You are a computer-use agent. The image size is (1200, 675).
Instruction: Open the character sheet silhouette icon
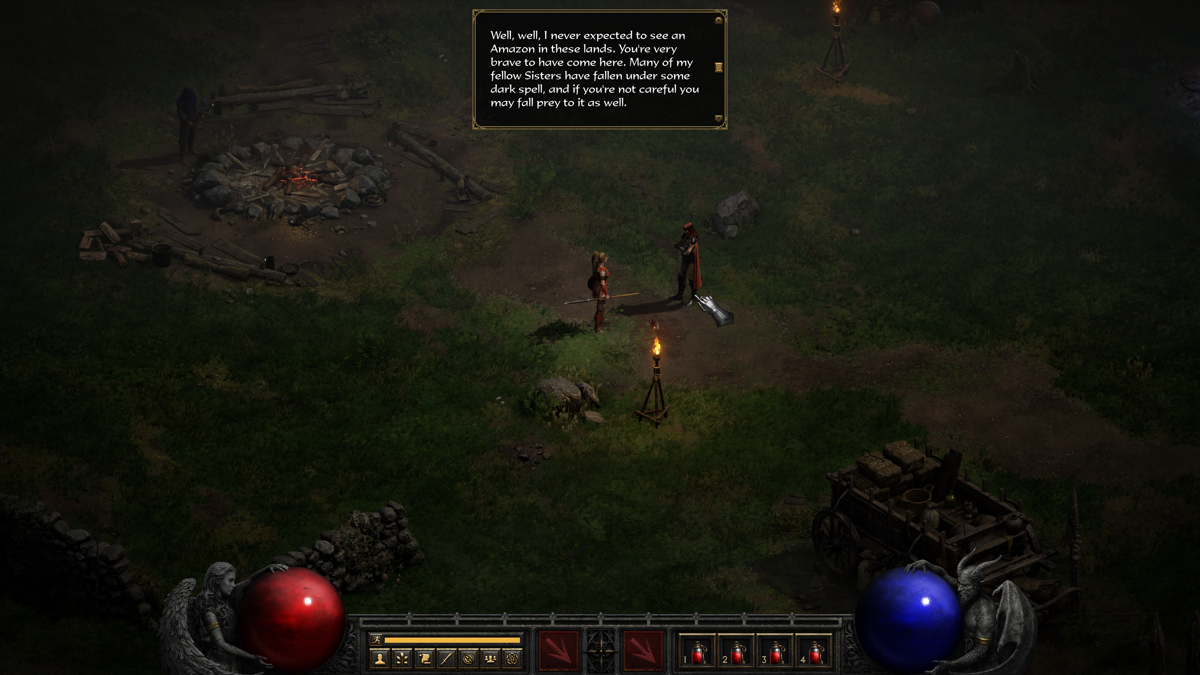379,658
